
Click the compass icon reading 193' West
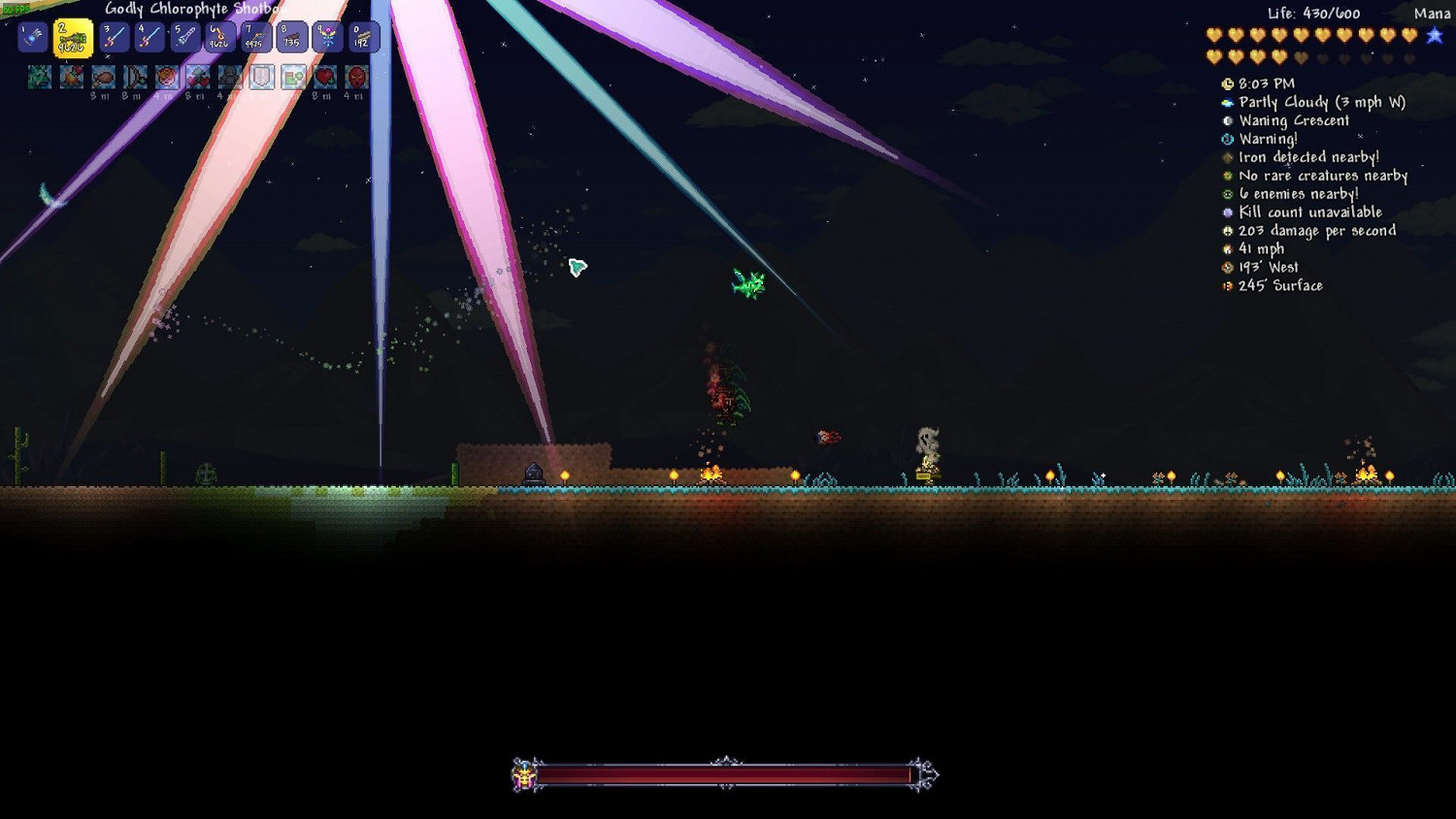(x=1226, y=267)
